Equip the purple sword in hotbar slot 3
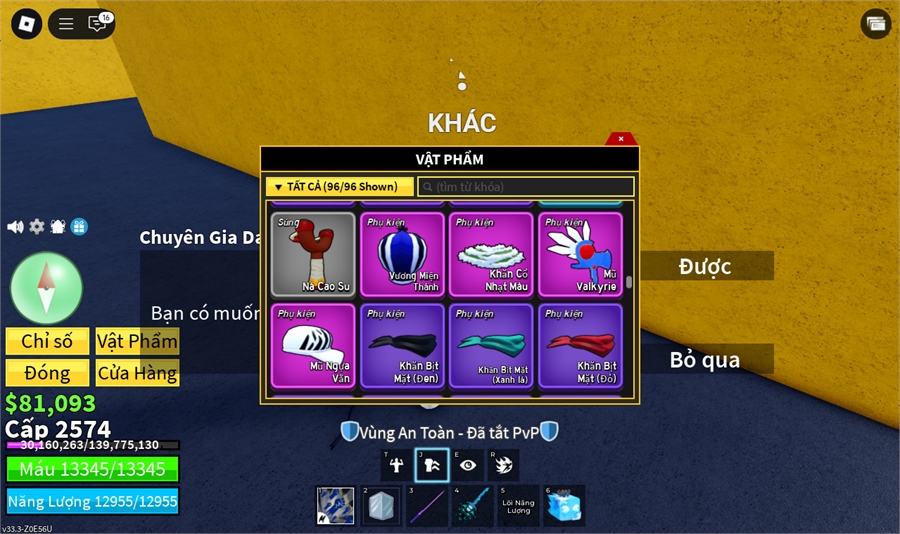Image resolution: width=900 pixels, height=534 pixels. tap(425, 506)
